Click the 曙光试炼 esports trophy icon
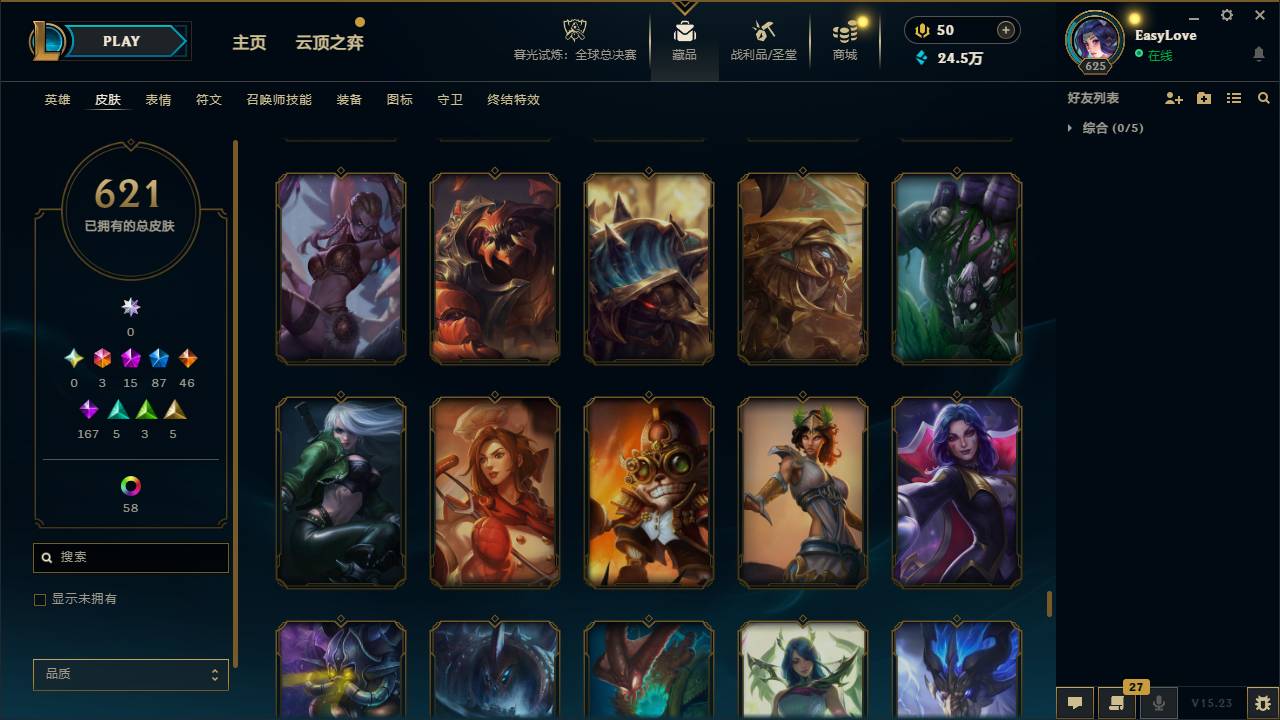Screen dimensions: 1280x720 (x=574, y=30)
